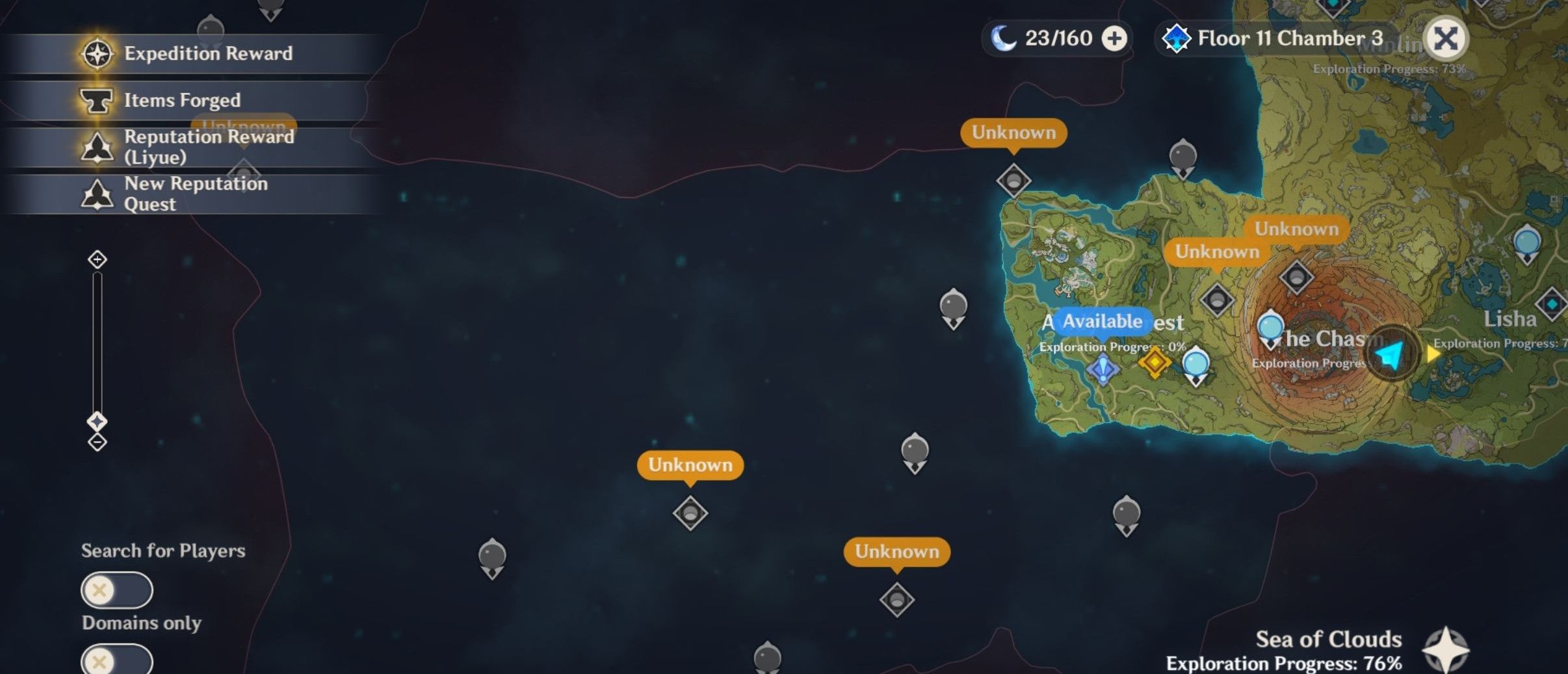The width and height of the screenshot is (1568, 674).
Task: Select the New Reputation Quest icon
Action: click(x=98, y=193)
